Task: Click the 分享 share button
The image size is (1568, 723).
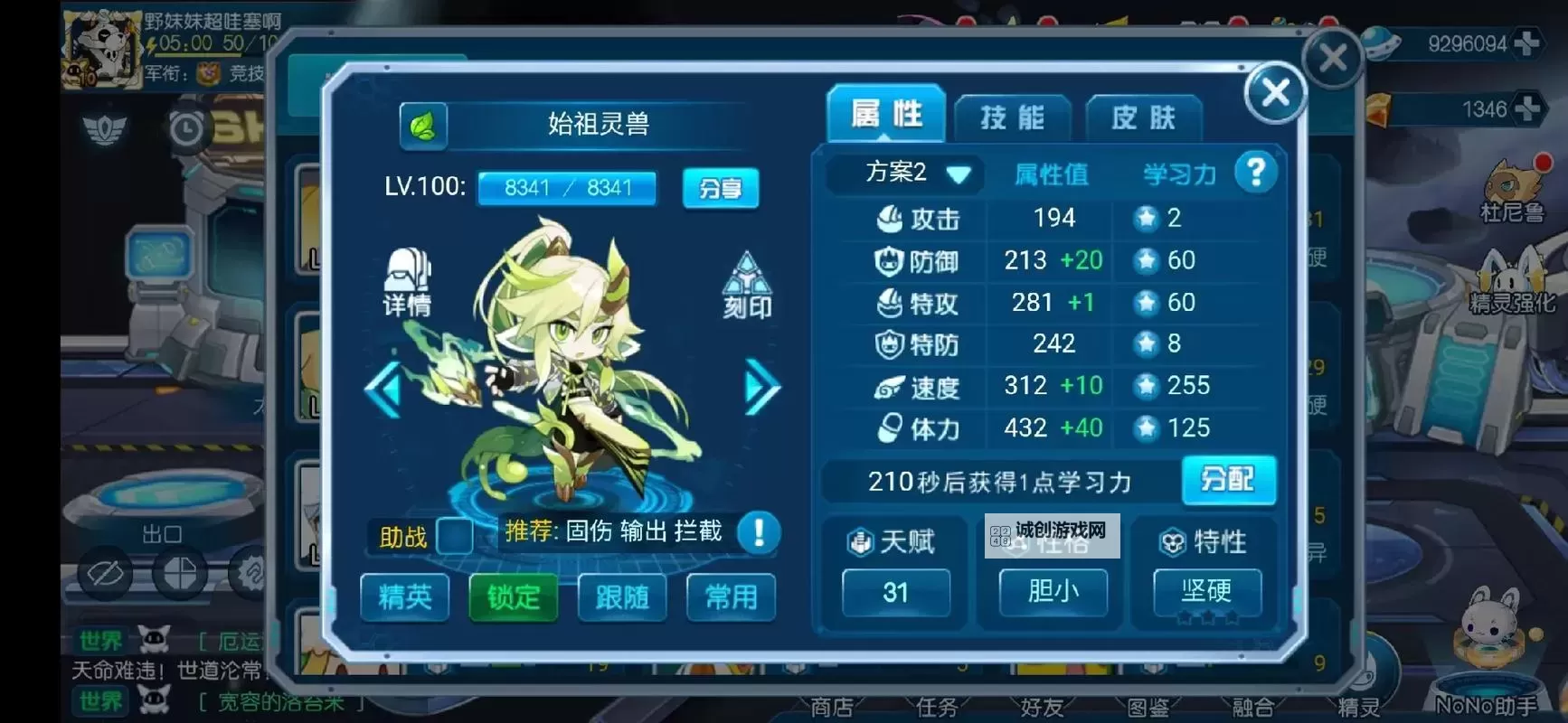Action: pyautogui.click(x=721, y=189)
